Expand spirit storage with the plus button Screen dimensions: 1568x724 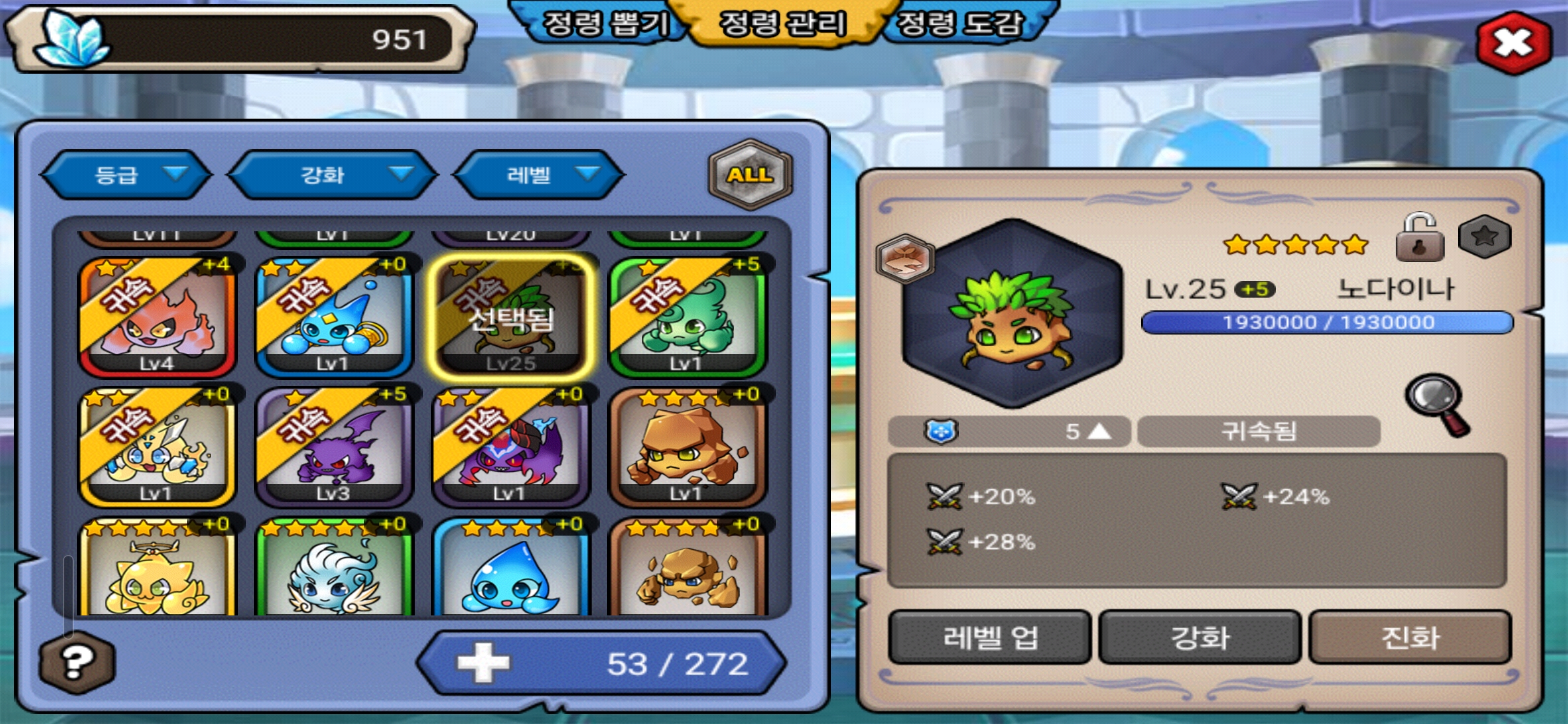(483, 663)
